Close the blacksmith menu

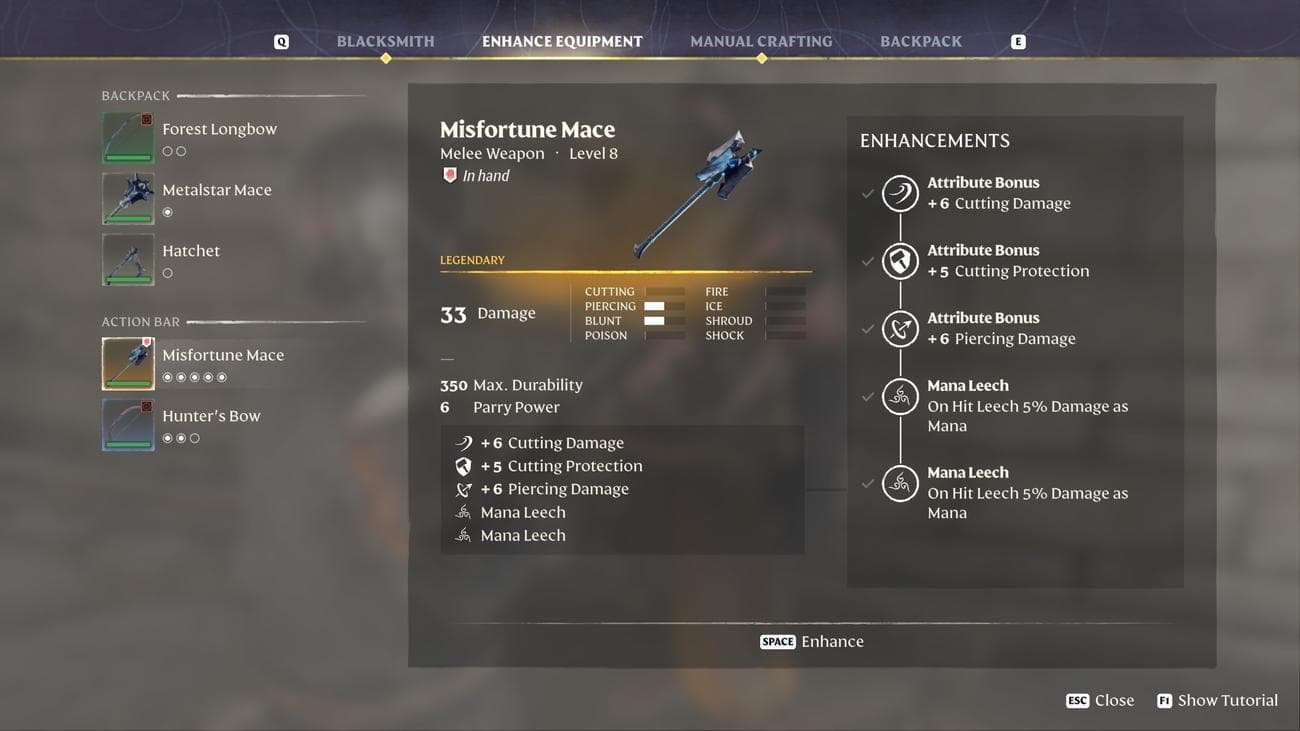[x=1100, y=701]
